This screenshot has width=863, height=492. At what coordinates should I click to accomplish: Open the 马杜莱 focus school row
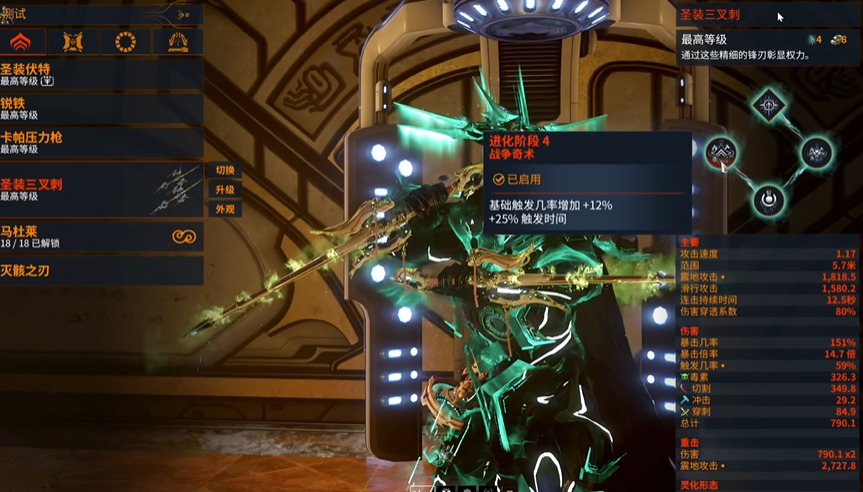[x=100, y=236]
